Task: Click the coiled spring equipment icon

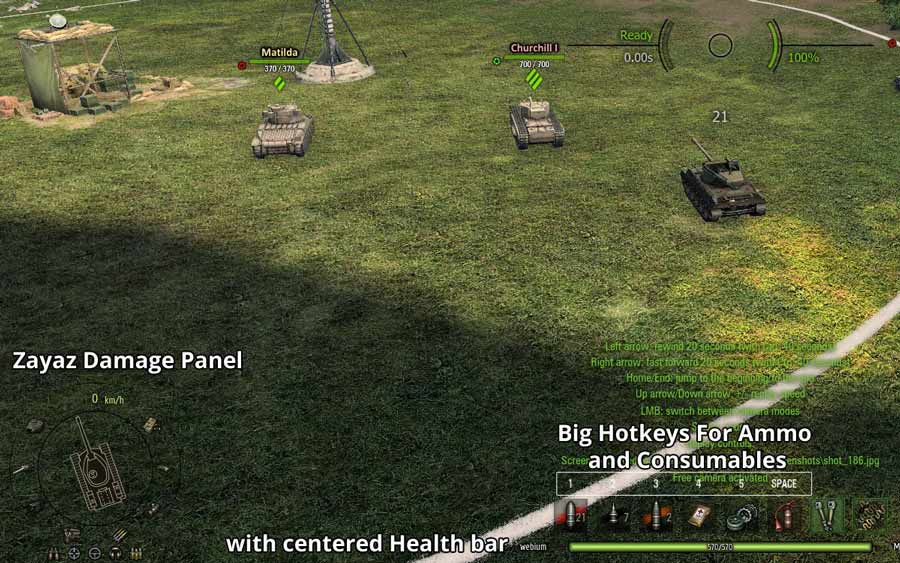Action: click(870, 516)
